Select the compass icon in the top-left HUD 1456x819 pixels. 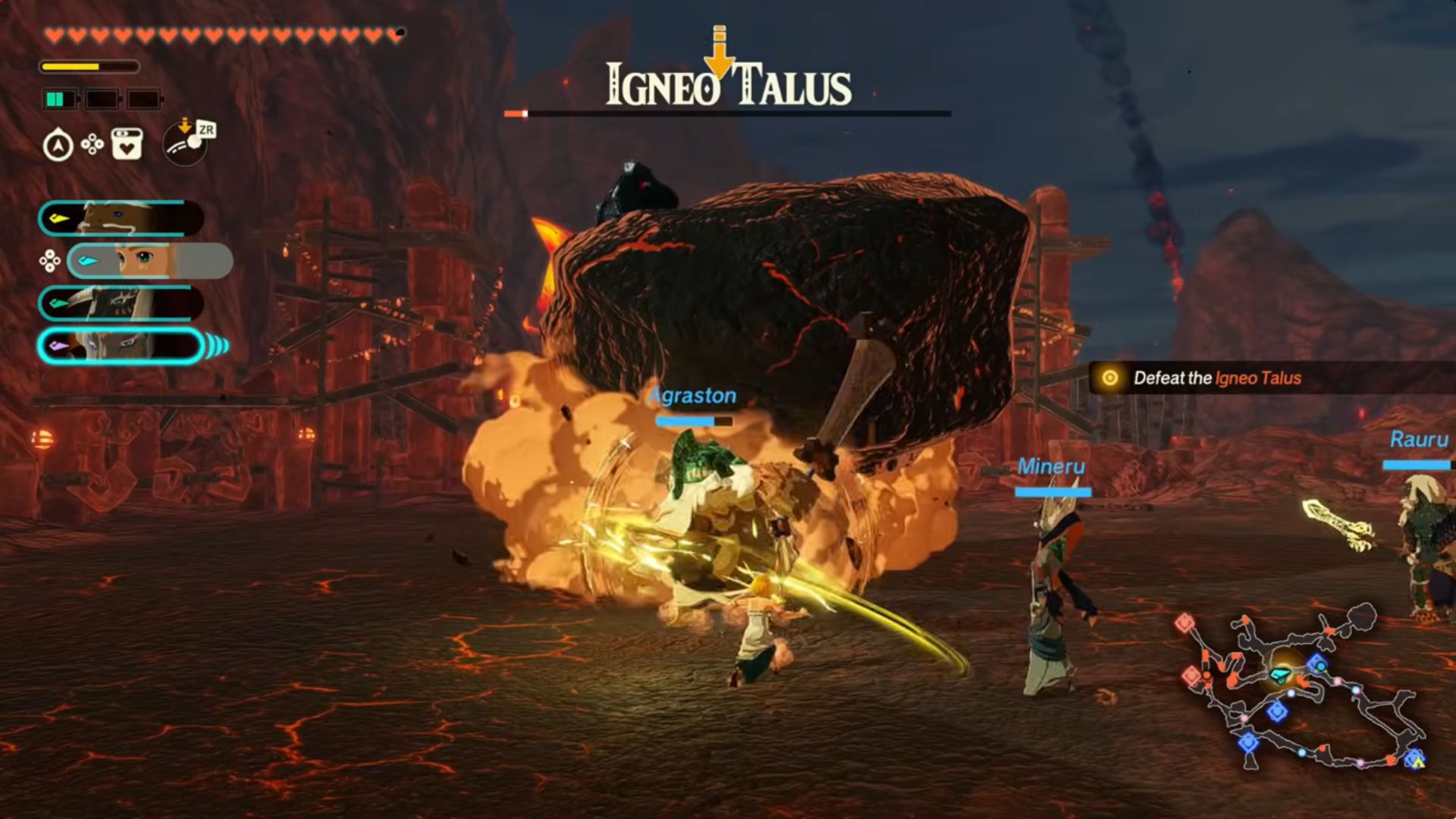57,144
